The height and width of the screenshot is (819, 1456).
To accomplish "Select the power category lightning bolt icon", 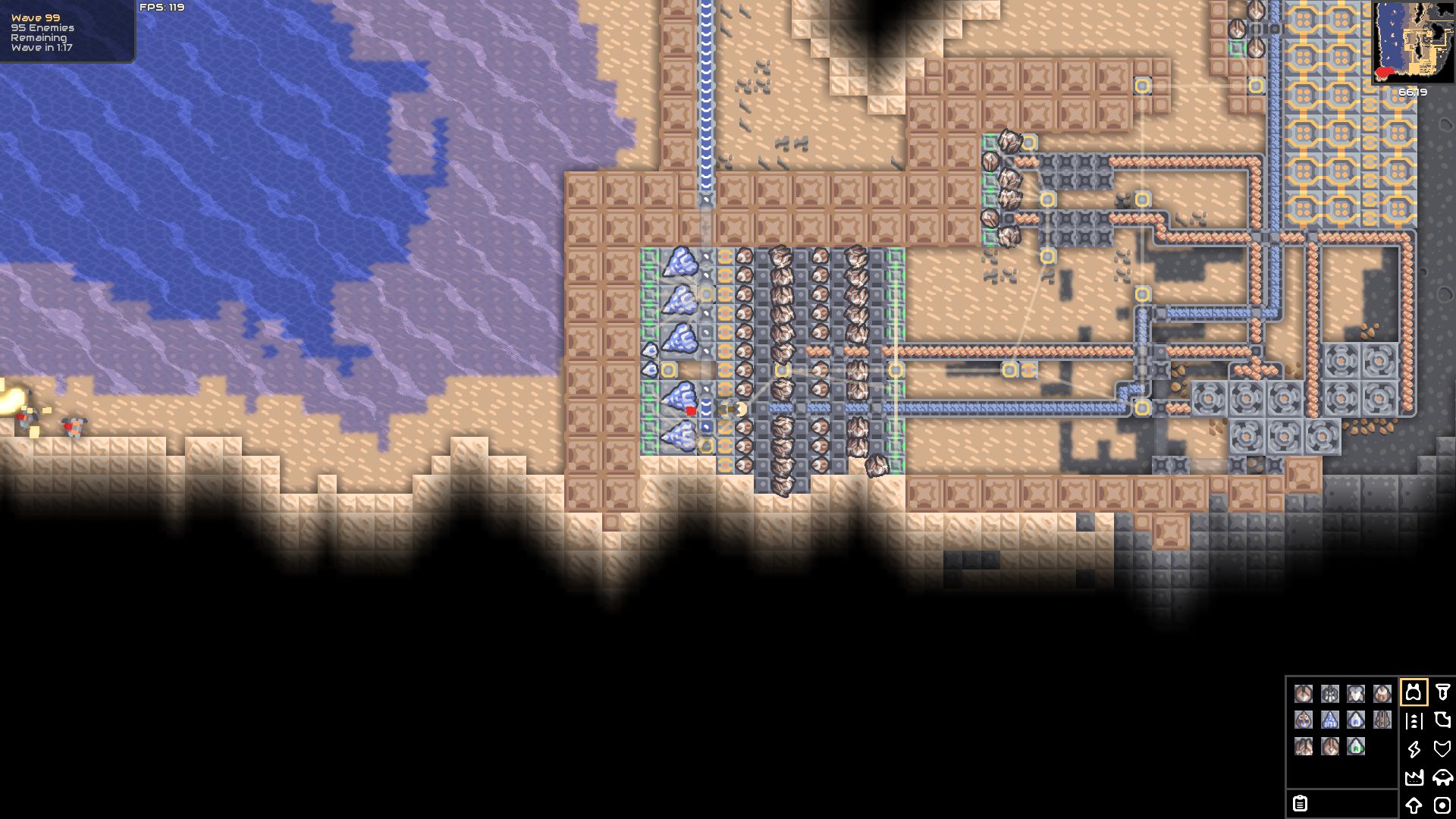I will [x=1414, y=750].
